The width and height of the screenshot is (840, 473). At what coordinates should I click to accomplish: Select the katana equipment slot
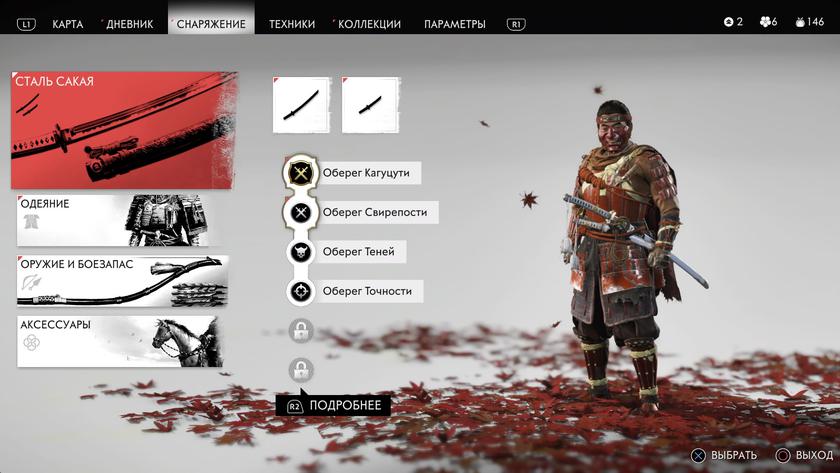pyautogui.click(x=300, y=105)
